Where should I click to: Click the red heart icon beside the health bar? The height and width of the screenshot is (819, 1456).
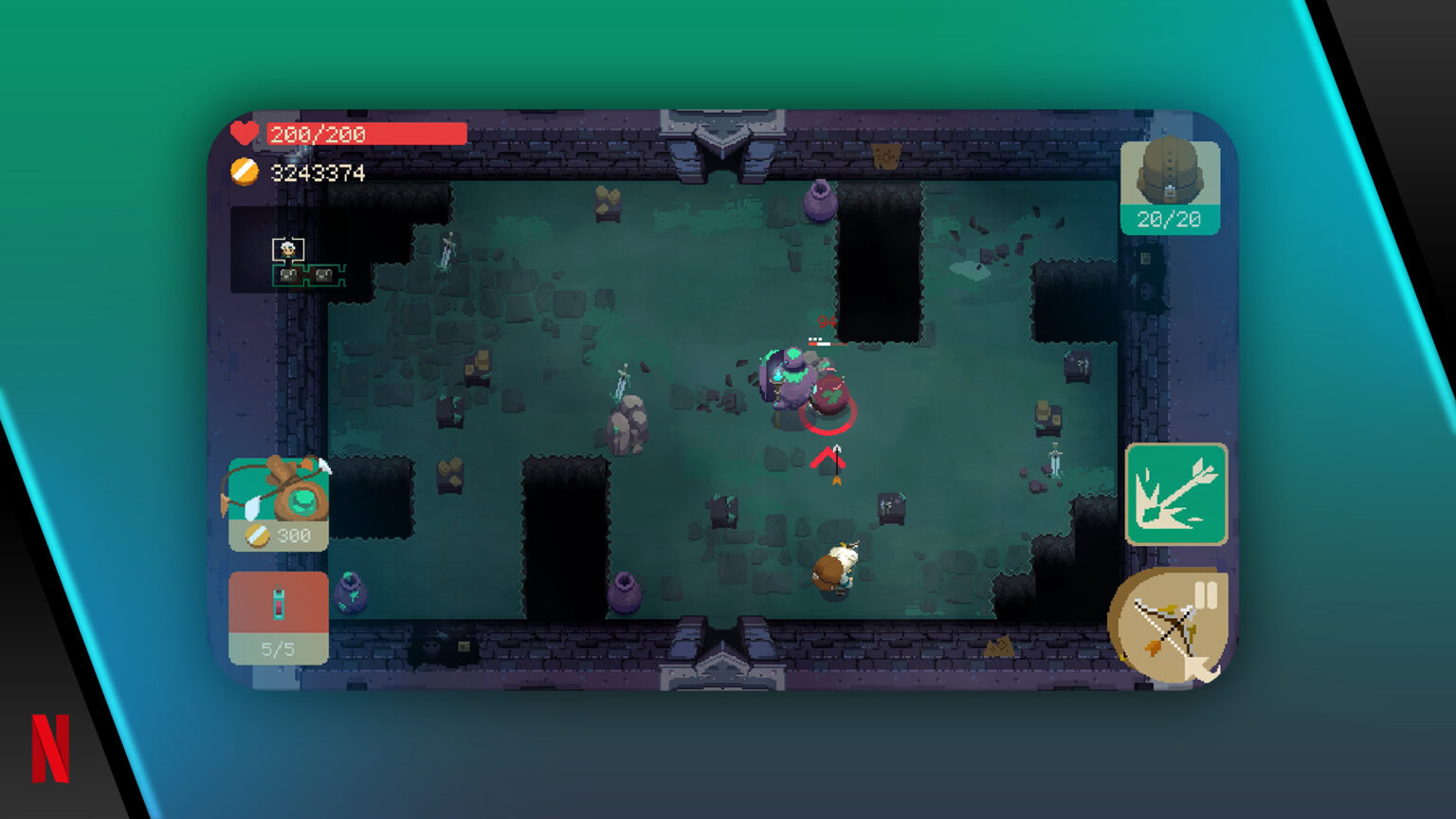[243, 134]
